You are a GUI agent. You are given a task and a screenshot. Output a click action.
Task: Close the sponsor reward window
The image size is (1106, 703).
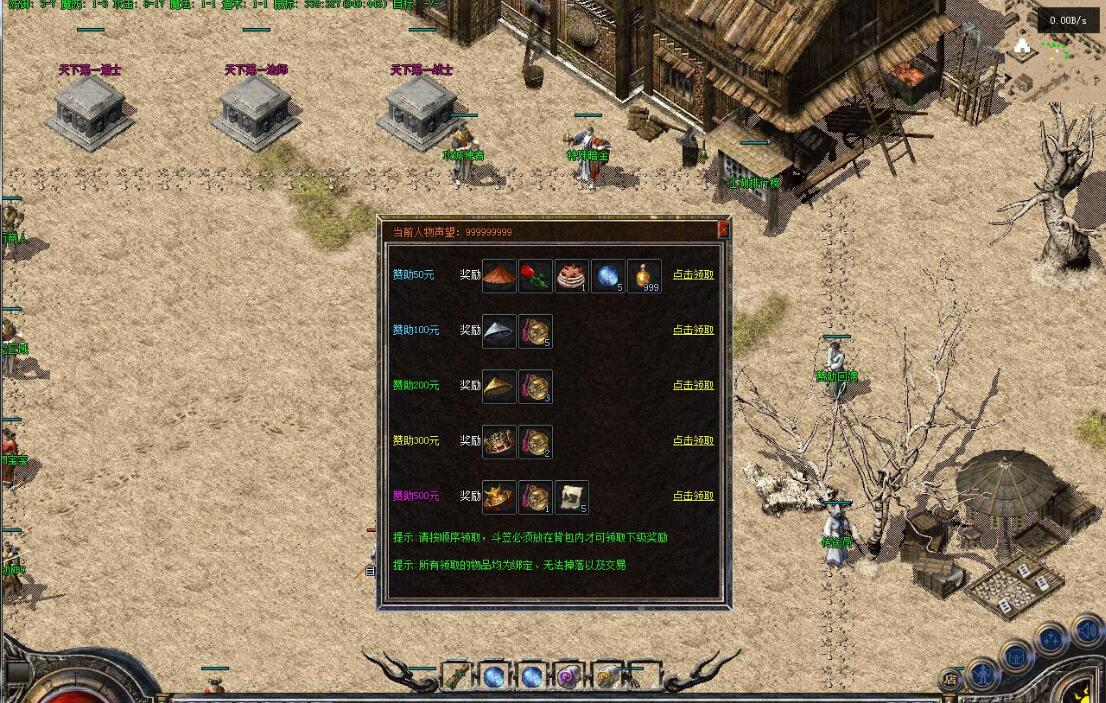pyautogui.click(x=723, y=230)
